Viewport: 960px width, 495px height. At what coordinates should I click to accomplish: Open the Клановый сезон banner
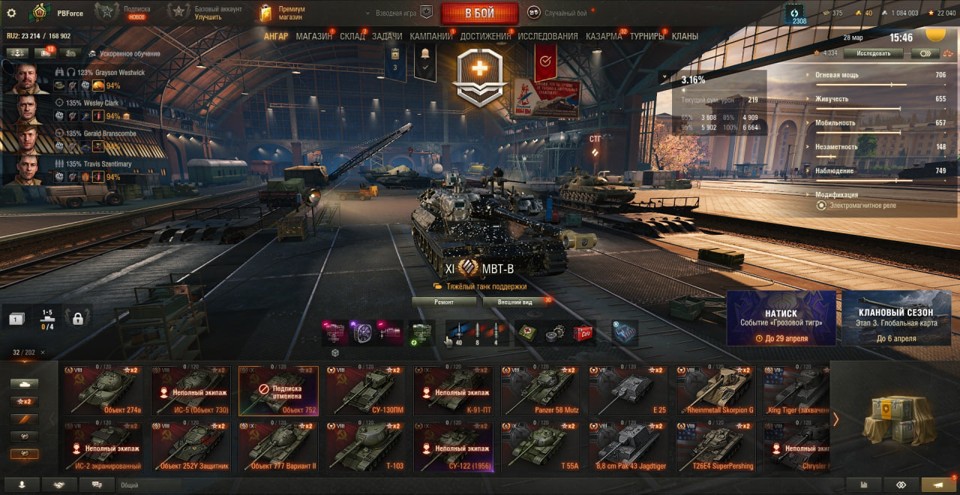(x=896, y=319)
